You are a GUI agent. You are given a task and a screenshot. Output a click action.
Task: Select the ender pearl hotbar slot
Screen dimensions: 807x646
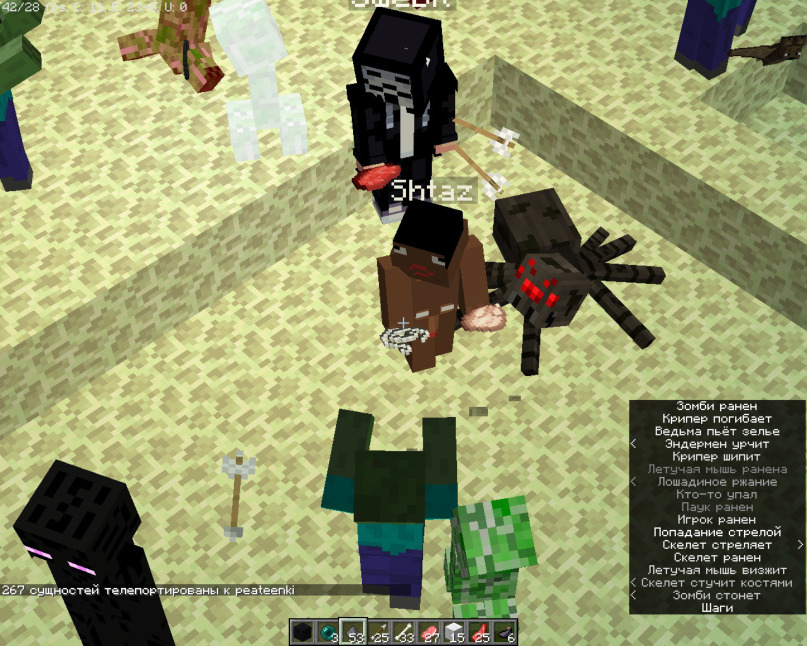(x=328, y=632)
